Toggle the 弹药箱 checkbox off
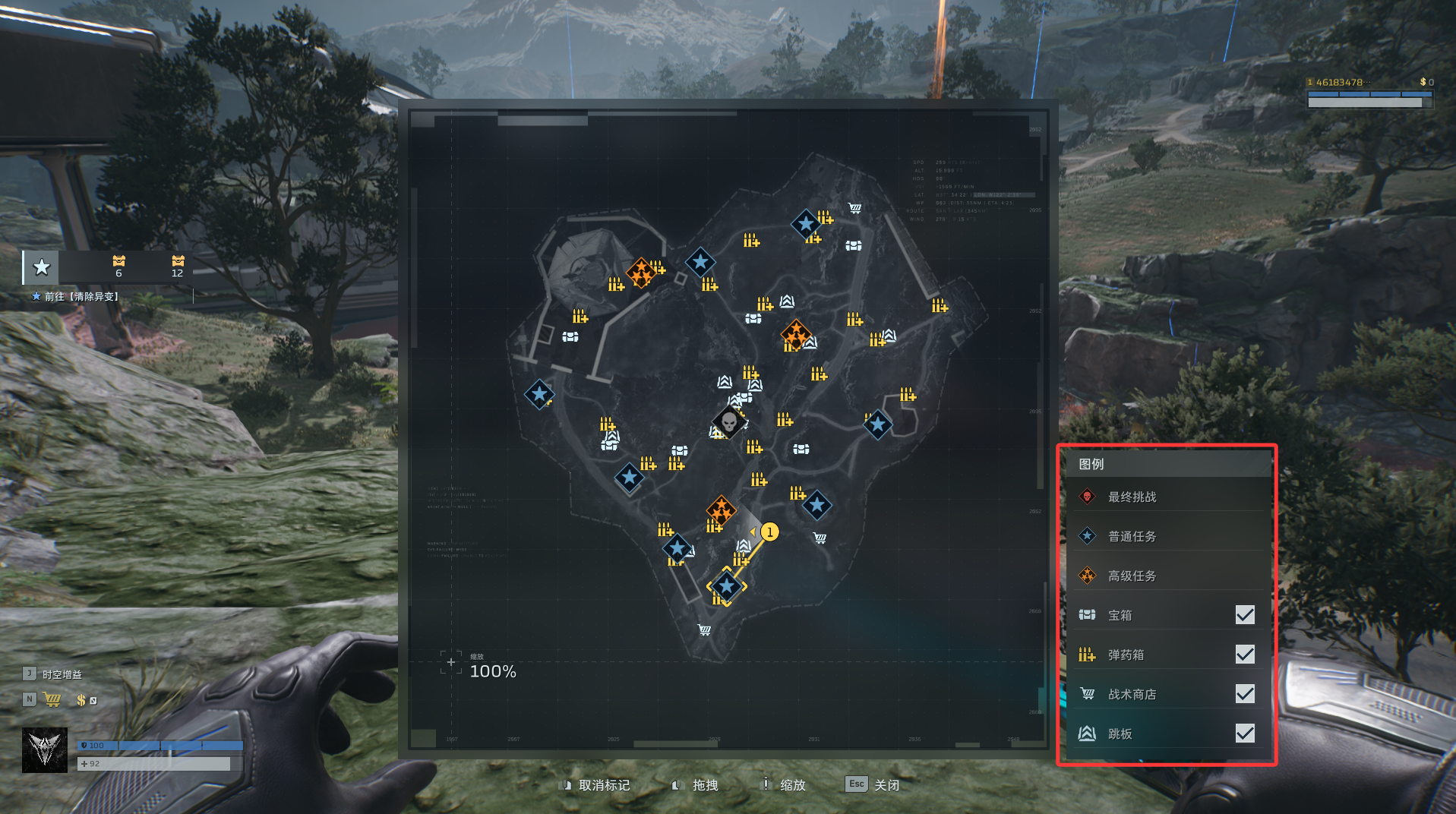Image resolution: width=1456 pixels, height=814 pixels. point(1244,654)
